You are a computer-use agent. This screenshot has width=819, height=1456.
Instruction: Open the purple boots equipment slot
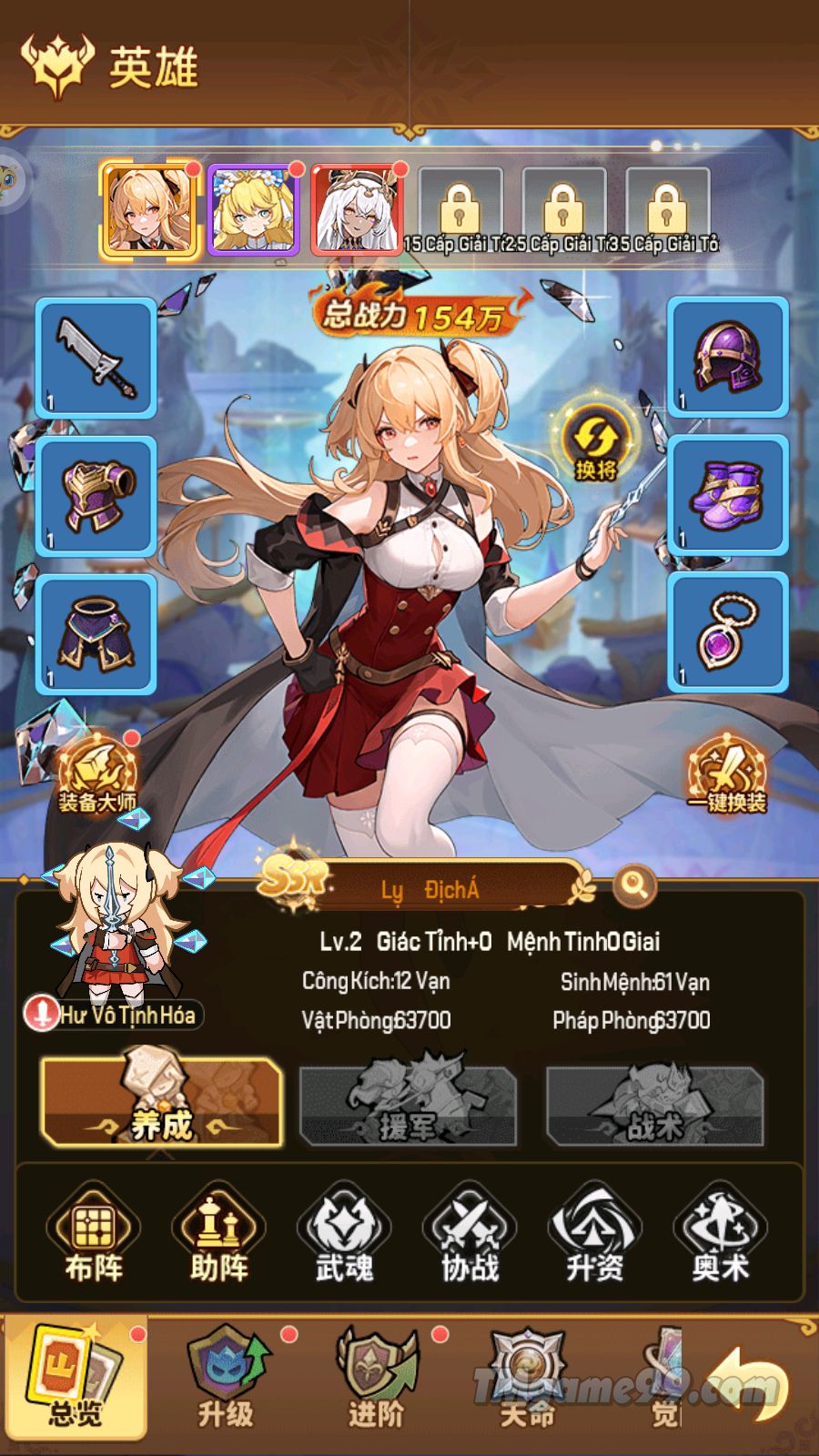[x=727, y=496]
